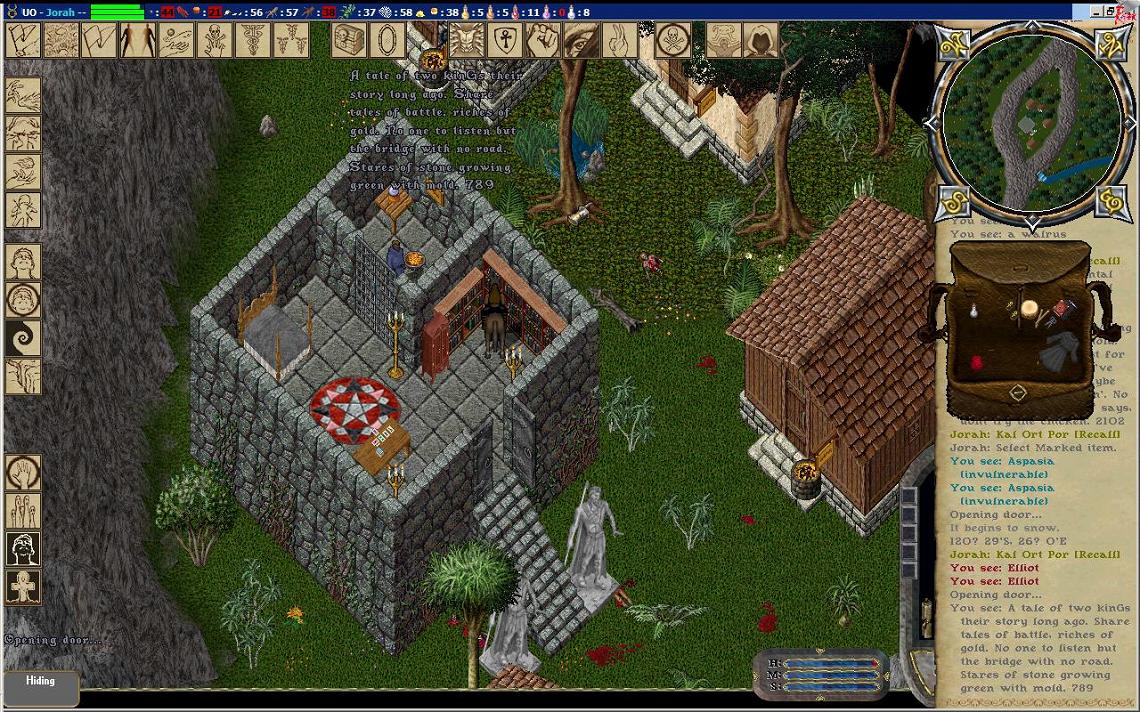
Task: Select the grey robe in the backpack
Action: click(1059, 352)
